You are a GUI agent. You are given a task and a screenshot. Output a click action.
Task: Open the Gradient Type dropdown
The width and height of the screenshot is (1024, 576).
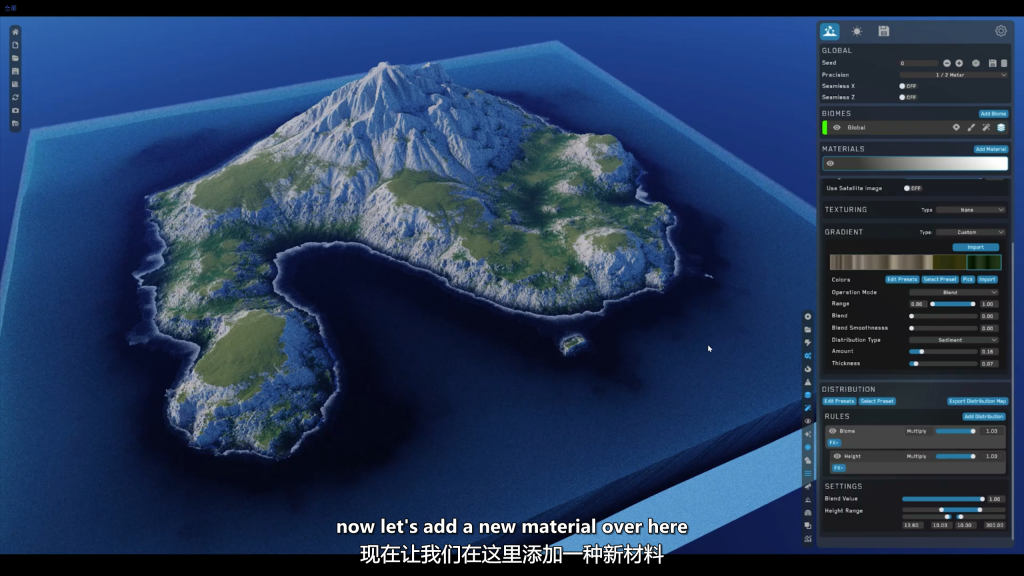click(x=970, y=232)
